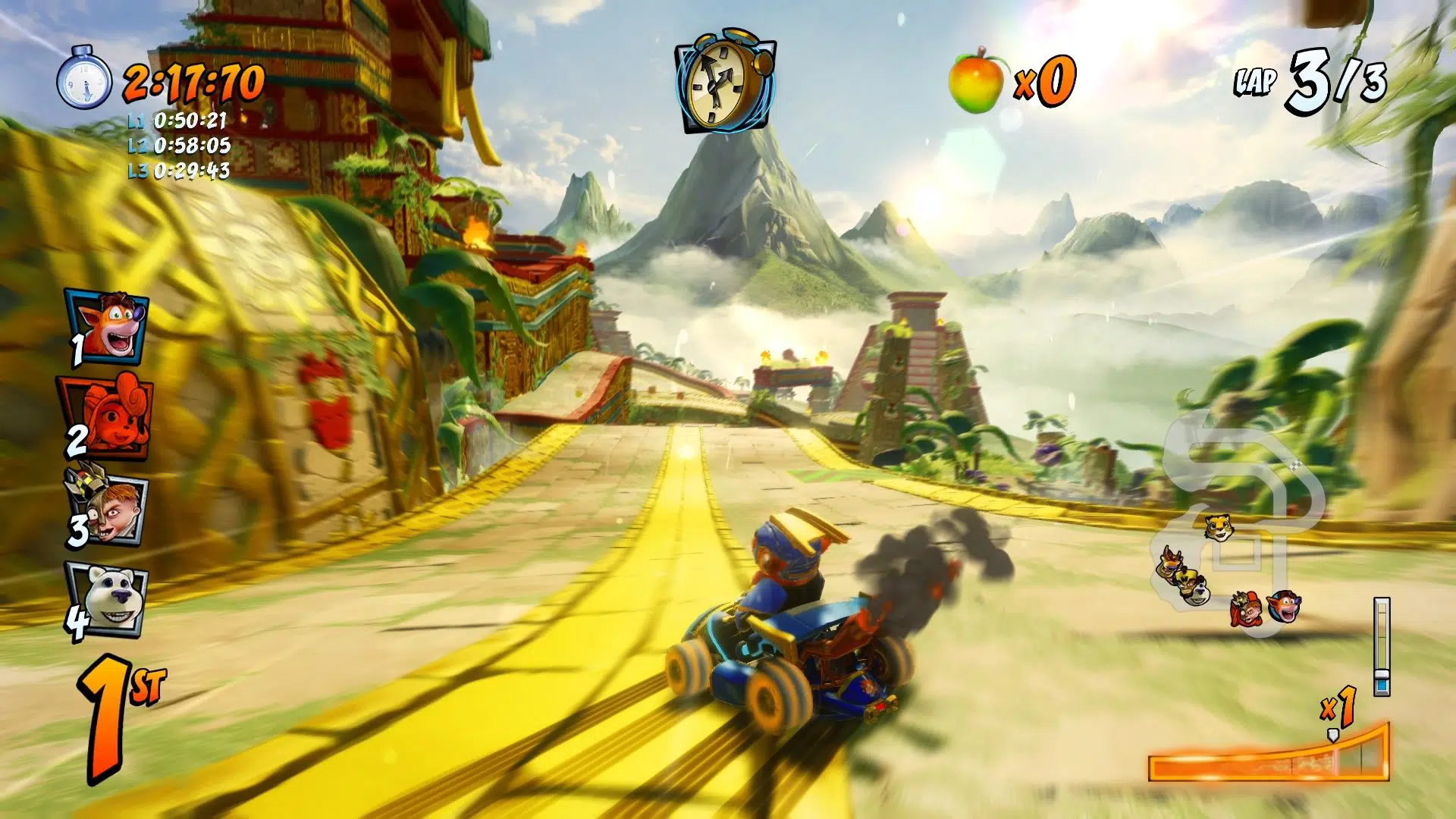The height and width of the screenshot is (819, 1456).
Task: Select Polar bear's fourth-place portrait
Action: 108,600
